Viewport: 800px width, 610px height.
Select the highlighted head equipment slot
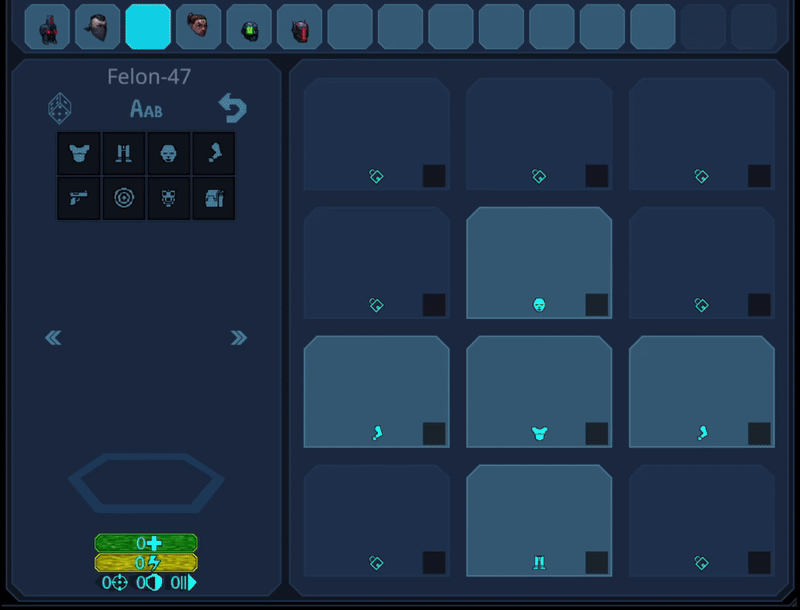tap(539, 263)
